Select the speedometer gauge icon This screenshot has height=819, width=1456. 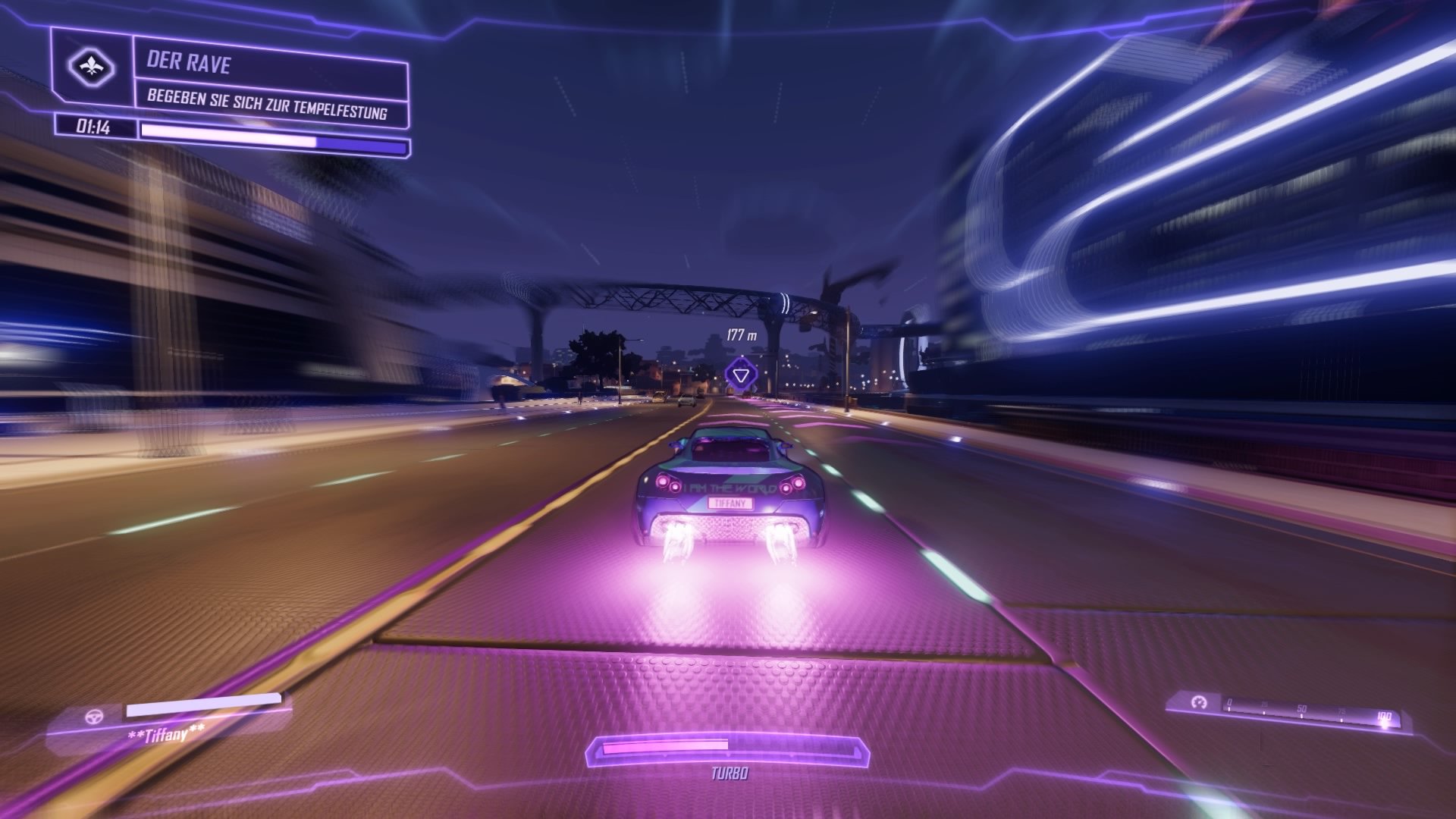[1198, 704]
